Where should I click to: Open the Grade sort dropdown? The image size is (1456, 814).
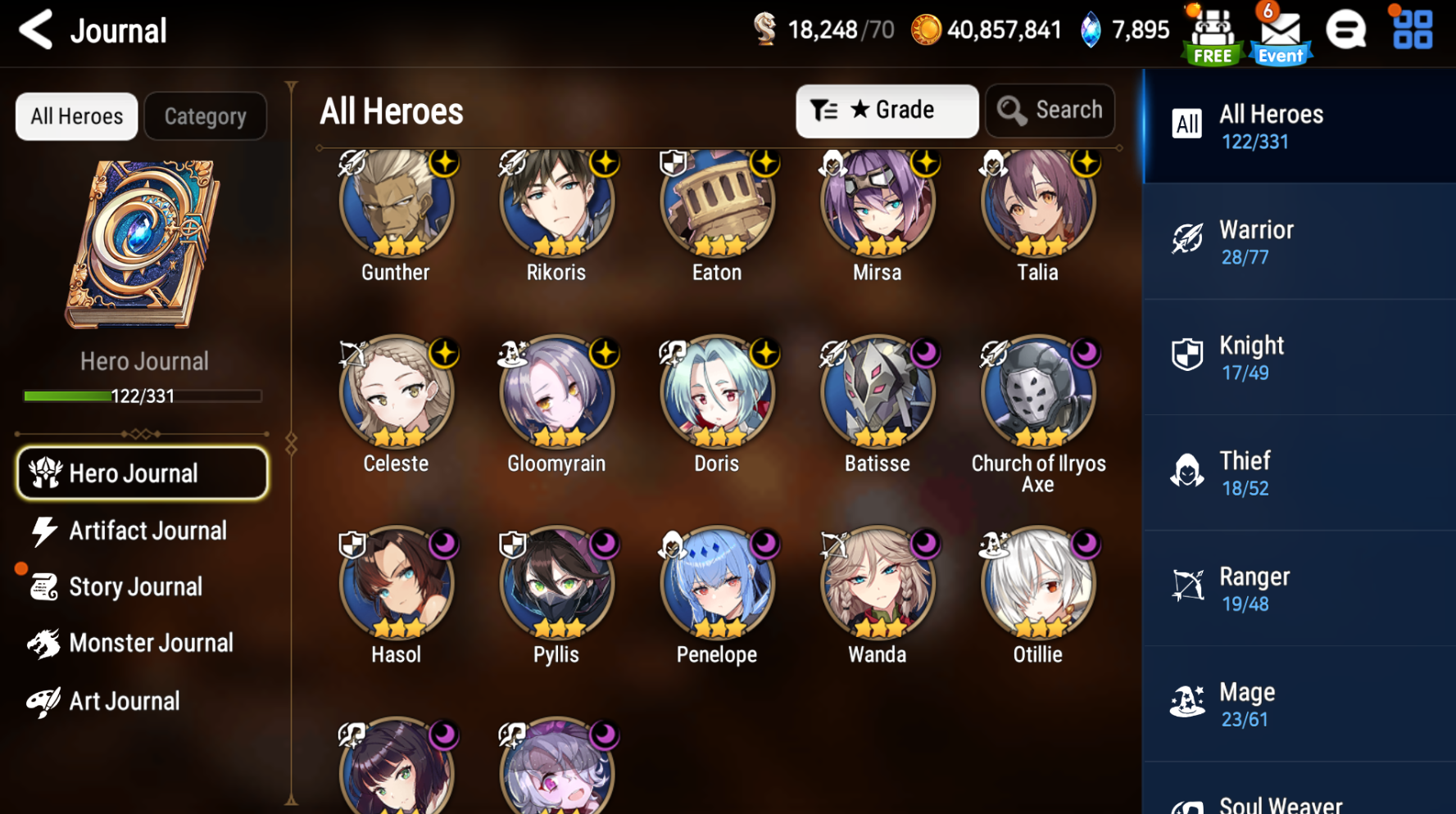tap(887, 111)
